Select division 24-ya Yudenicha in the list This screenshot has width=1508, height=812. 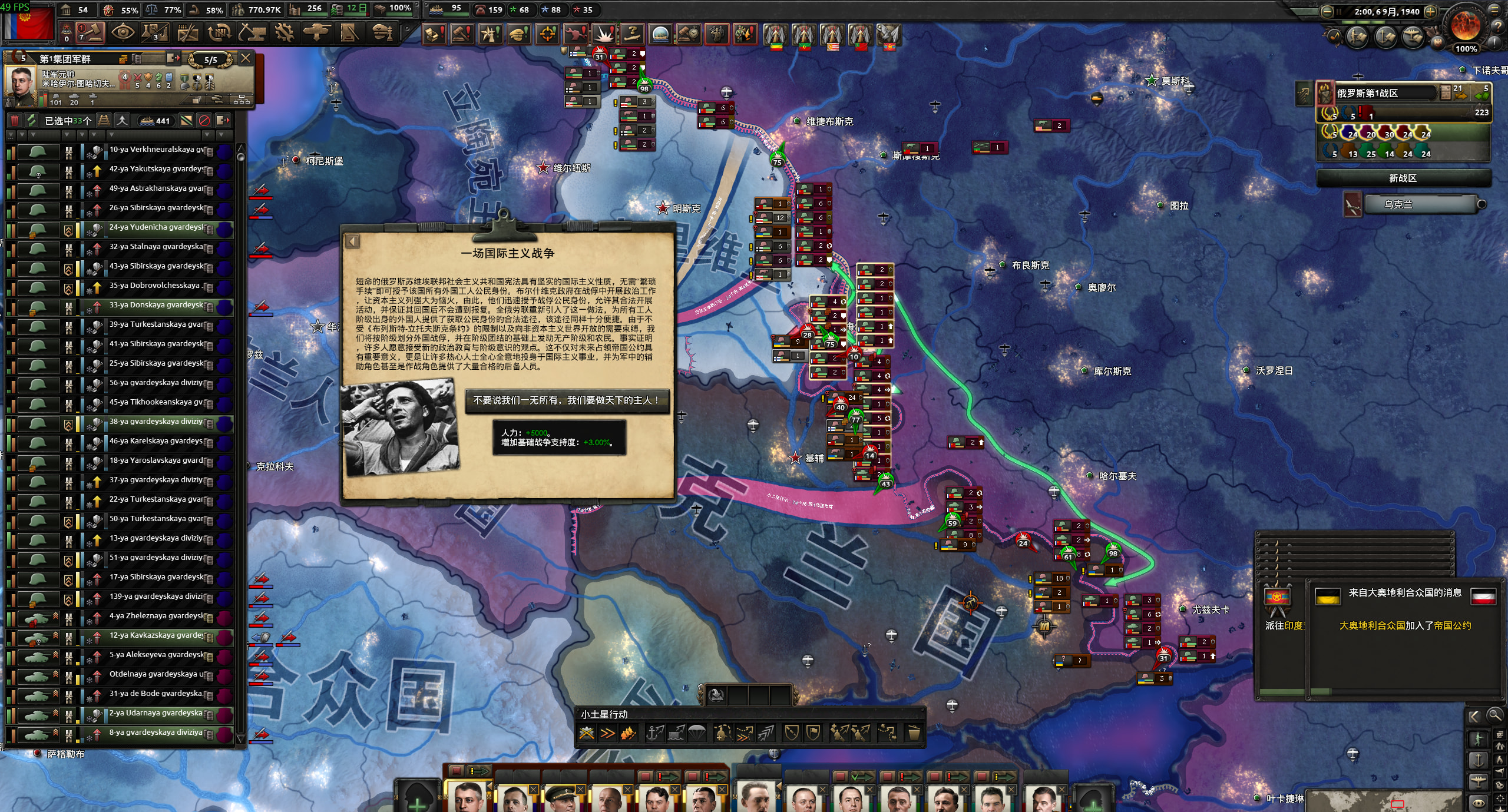(x=156, y=227)
